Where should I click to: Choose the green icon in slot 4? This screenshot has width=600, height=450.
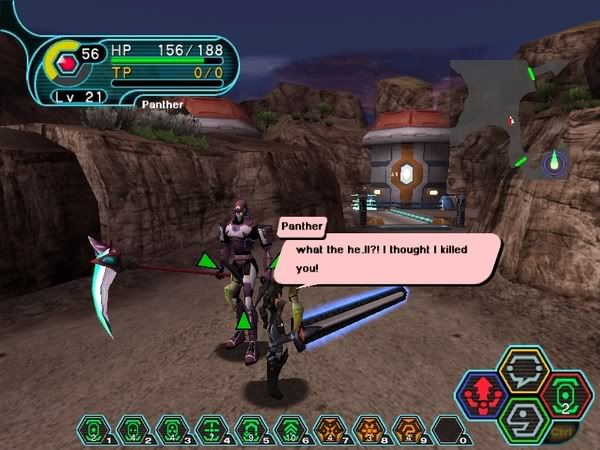coord(210,430)
